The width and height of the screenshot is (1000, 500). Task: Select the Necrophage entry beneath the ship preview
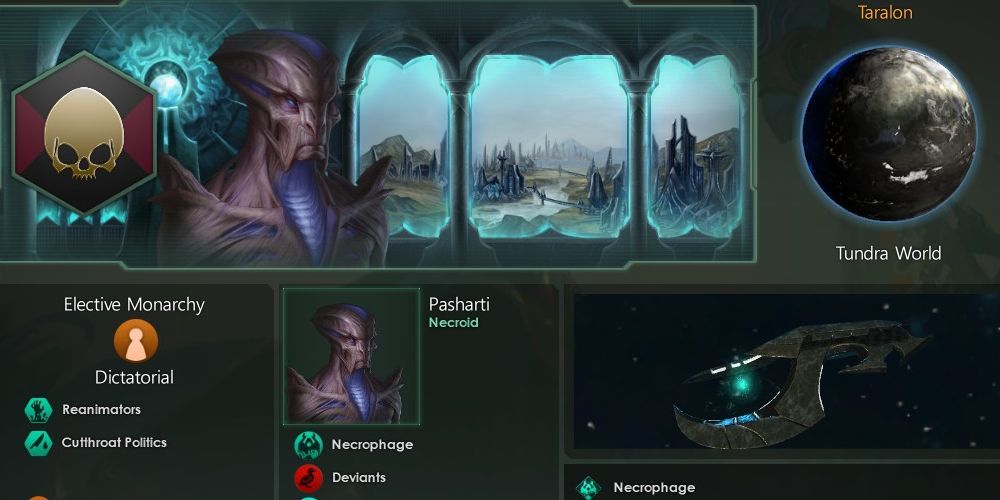pyautogui.click(x=654, y=487)
